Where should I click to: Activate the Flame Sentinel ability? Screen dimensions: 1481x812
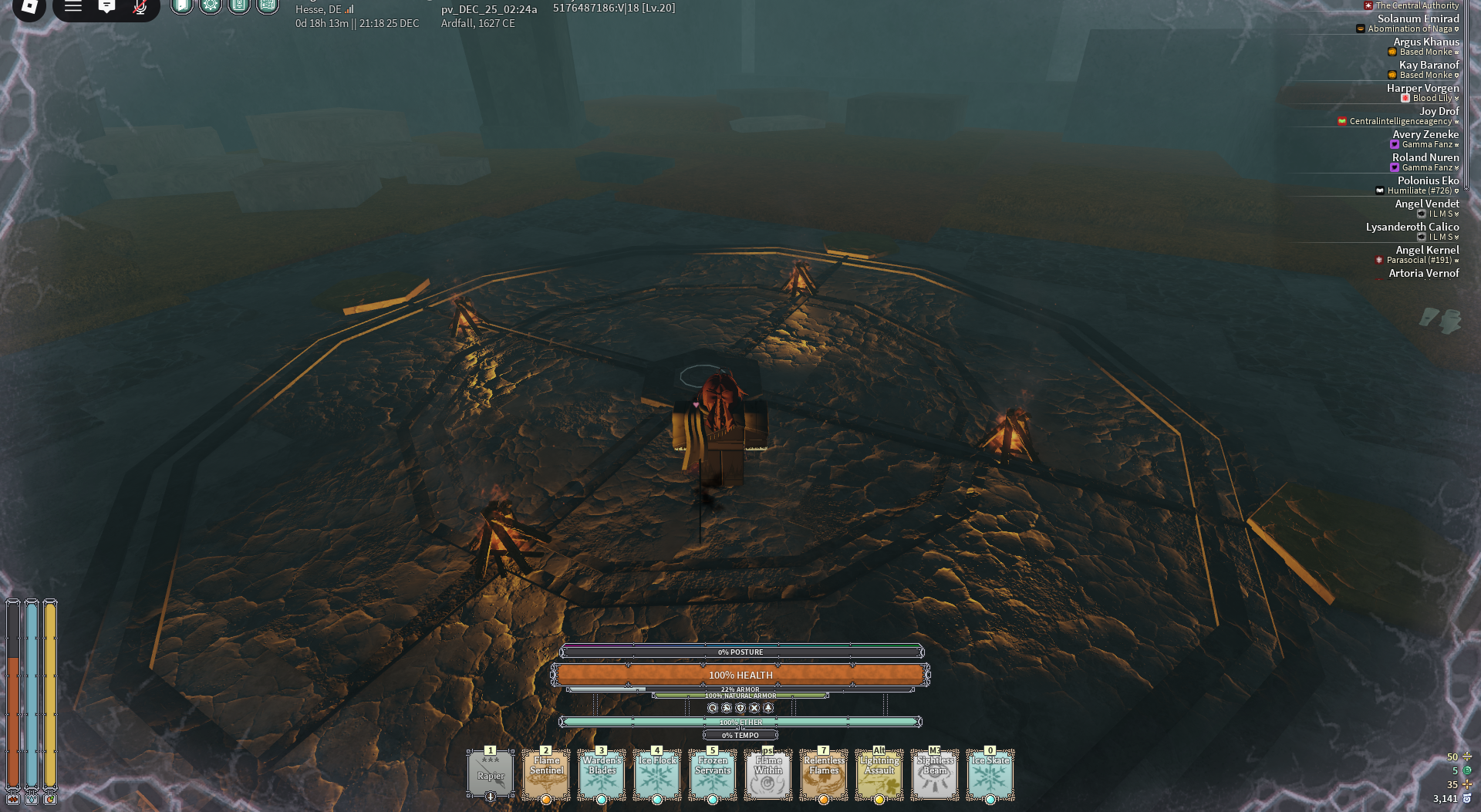546,774
